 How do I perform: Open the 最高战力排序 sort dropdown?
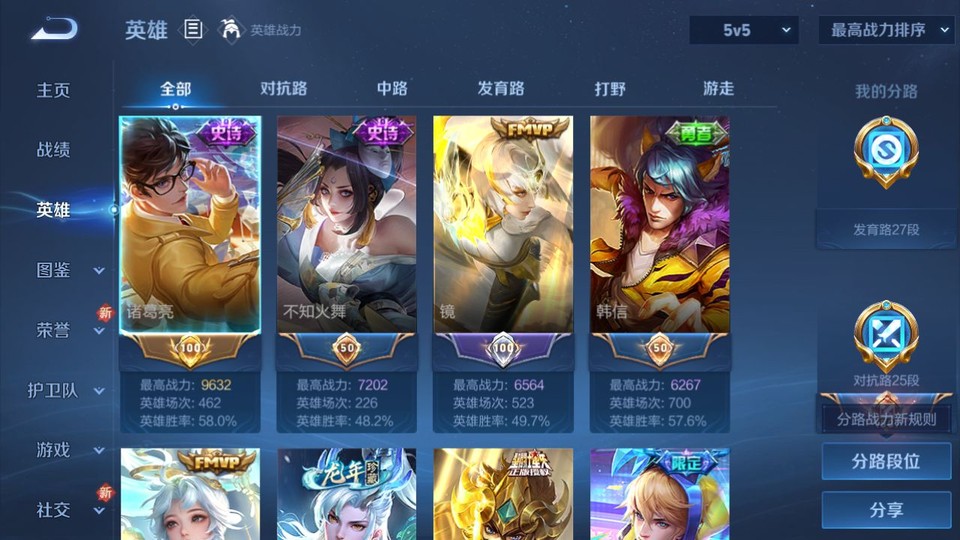(x=886, y=31)
